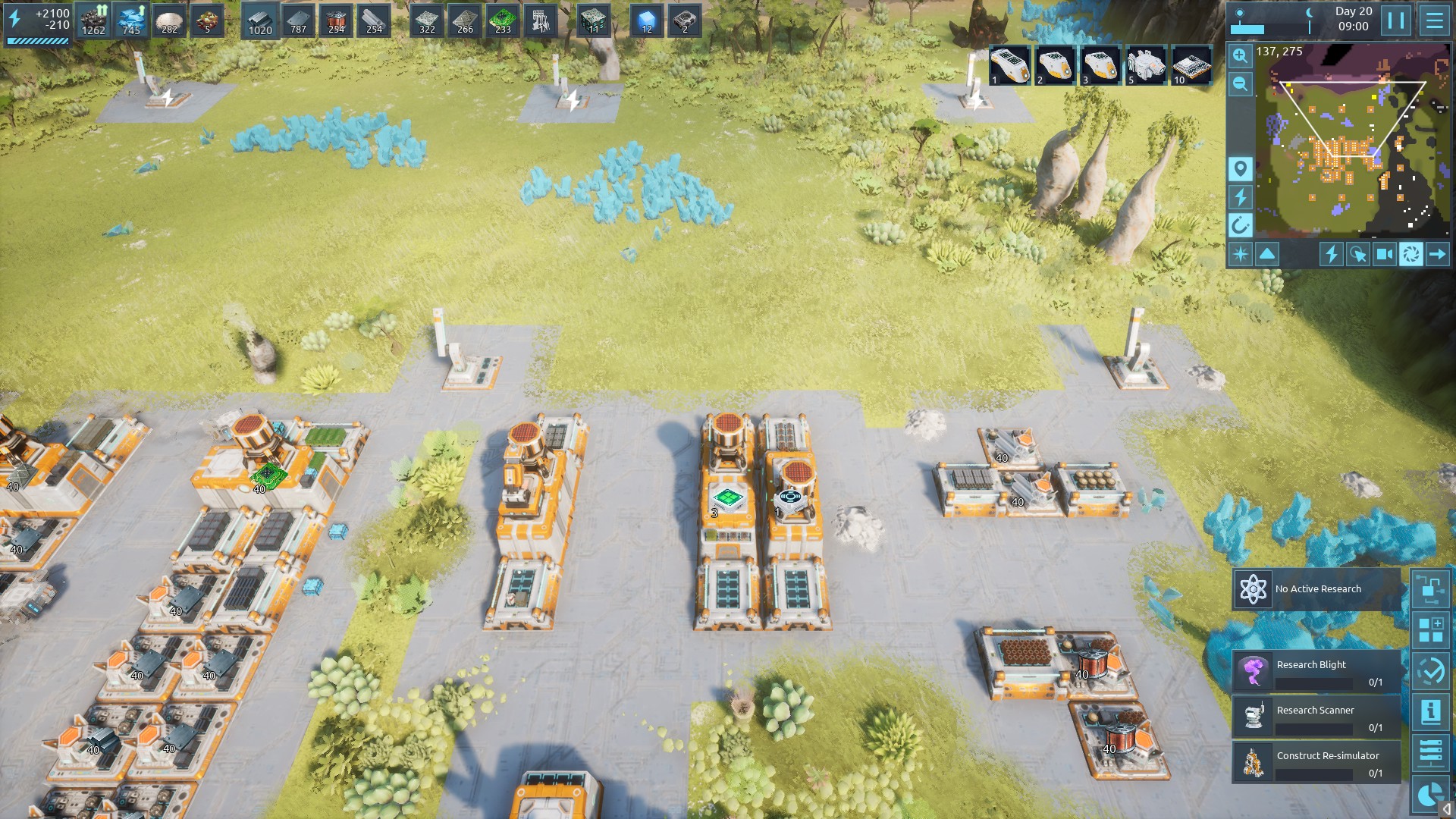The image size is (1456, 819).
Task: Select the blue cube resource icon
Action: tap(646, 20)
